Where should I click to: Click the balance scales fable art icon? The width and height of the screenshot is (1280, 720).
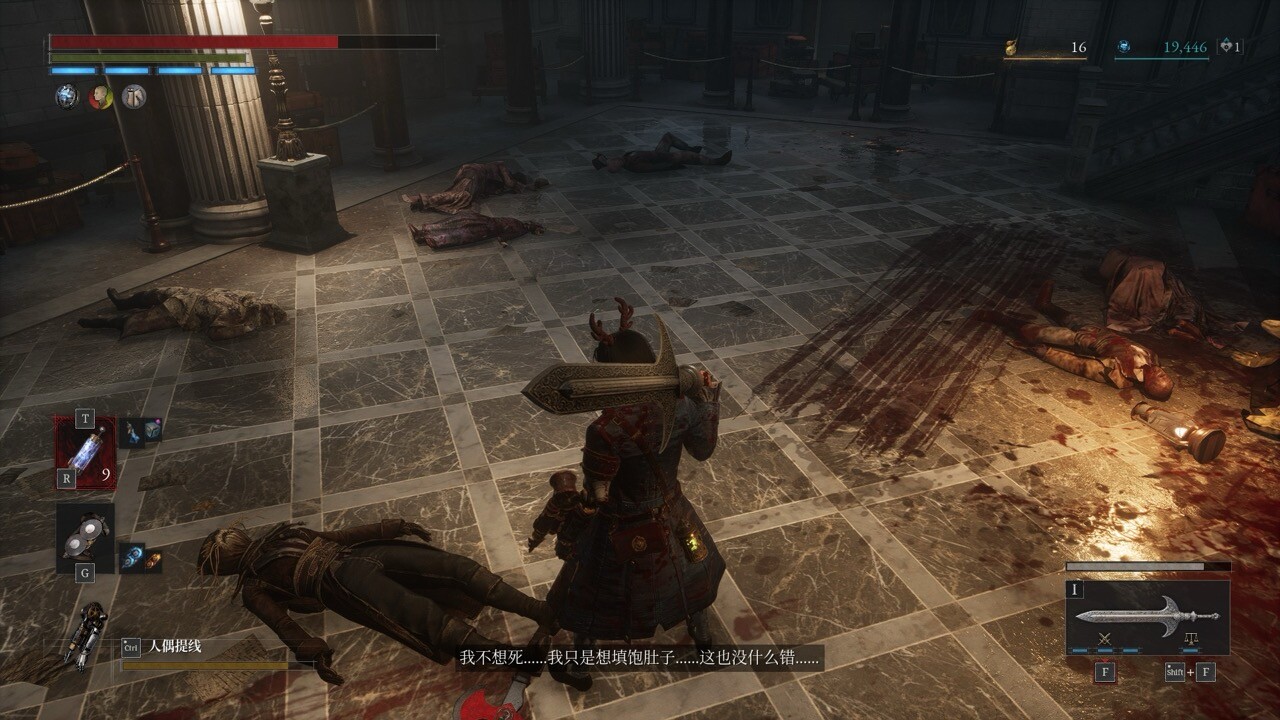[x=1191, y=639]
